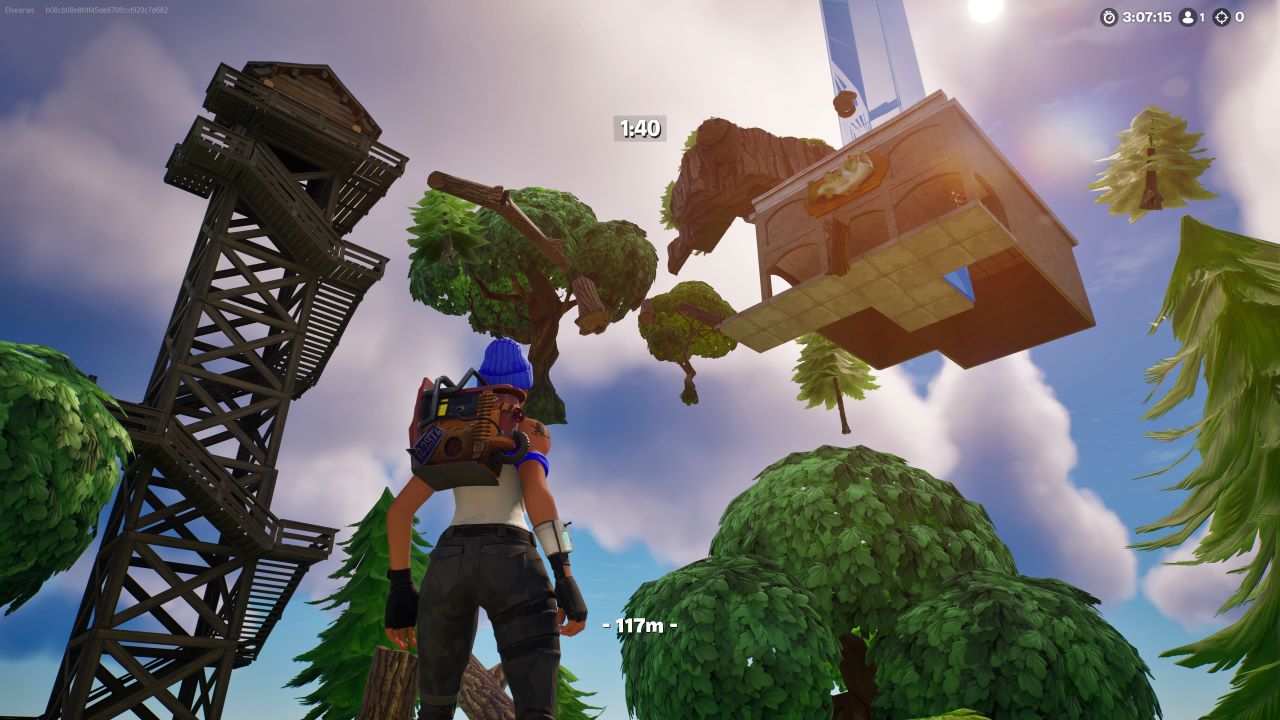Click the player count person icon
The width and height of the screenshot is (1280, 720).
pos(1188,17)
